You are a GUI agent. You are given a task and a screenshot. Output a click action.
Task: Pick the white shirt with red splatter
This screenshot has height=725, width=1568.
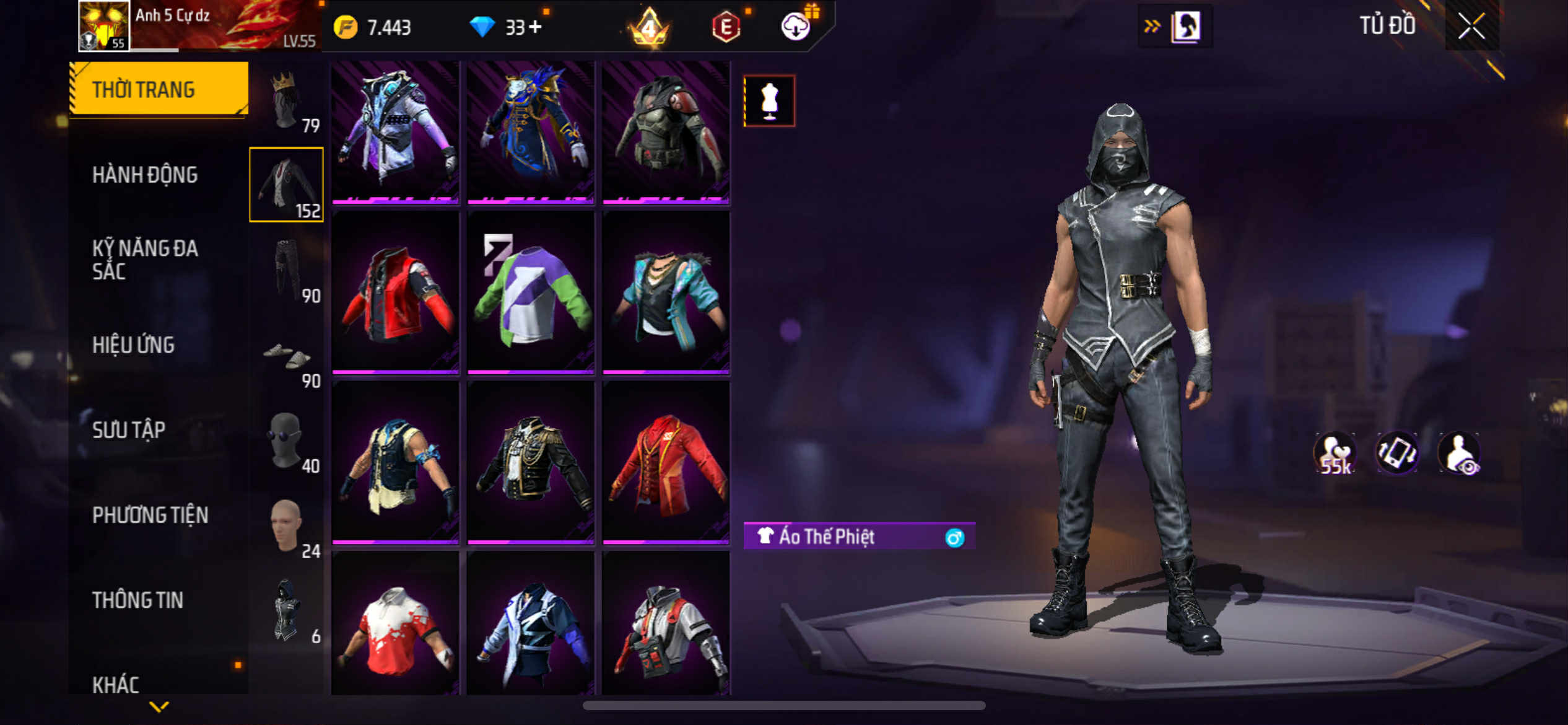point(395,627)
